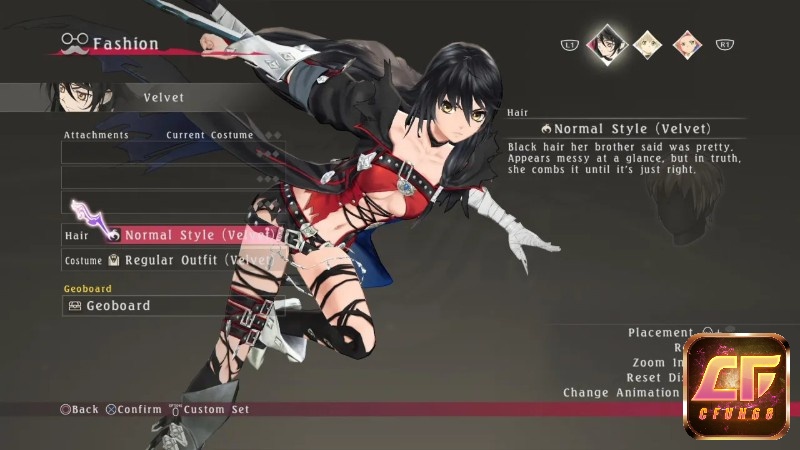This screenshot has height=450, width=800.
Task: Switch to the blonde character portrait
Action: (x=649, y=43)
